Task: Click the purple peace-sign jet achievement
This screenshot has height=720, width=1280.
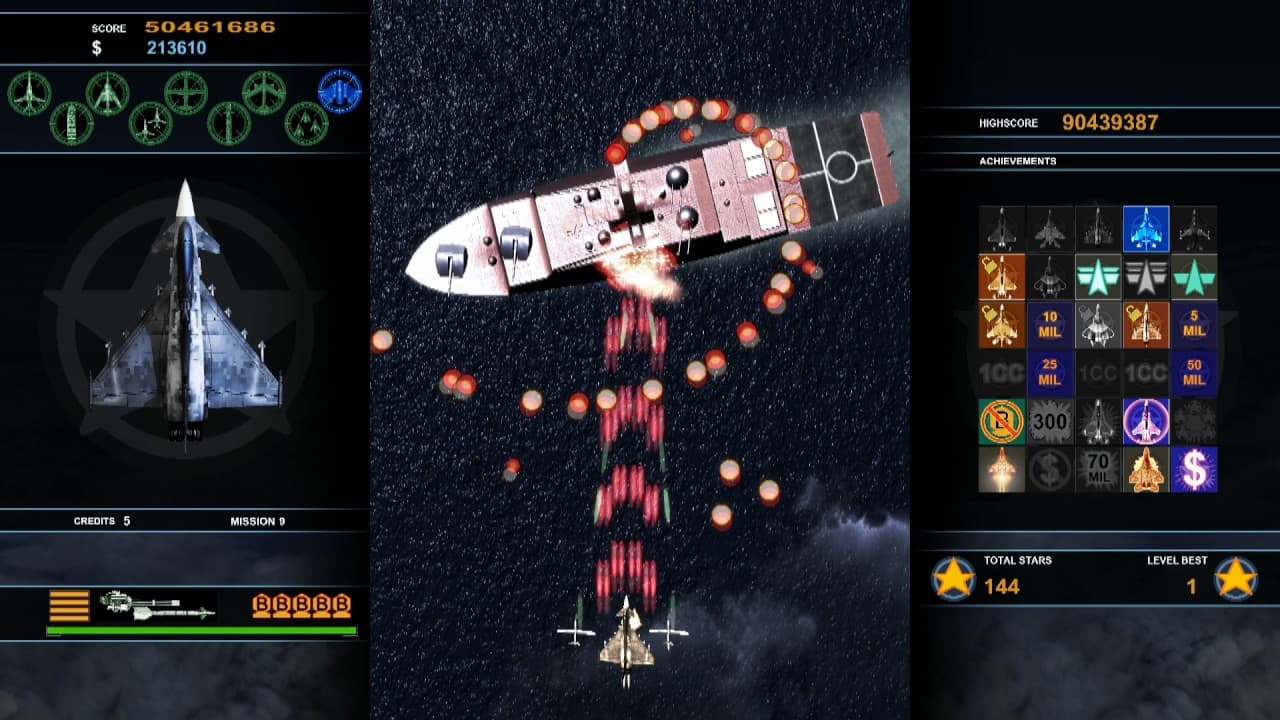Action: click(x=1145, y=421)
